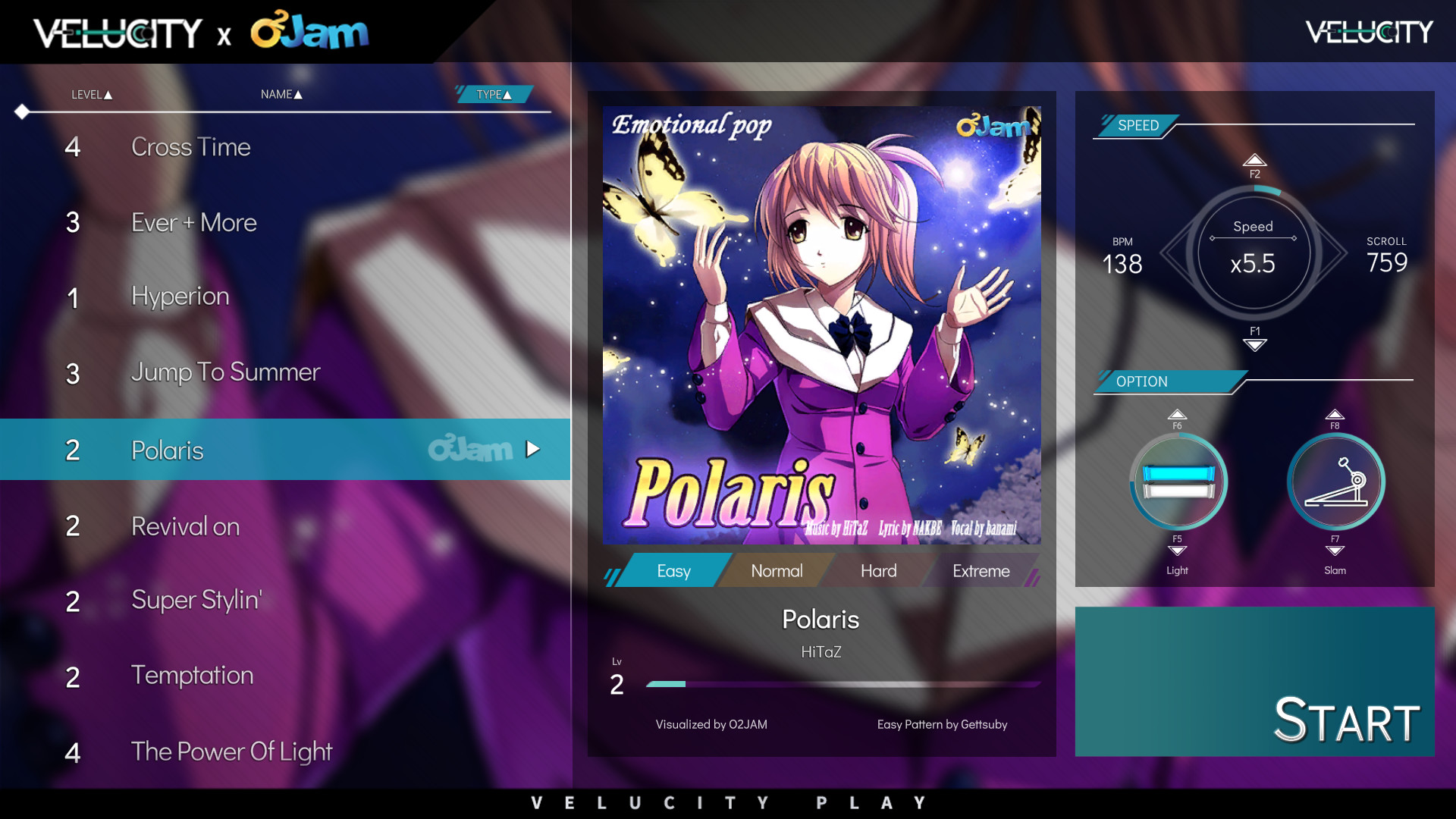This screenshot has height=819, width=1456.
Task: Switch to the Extreme difficulty tab
Action: (x=981, y=570)
